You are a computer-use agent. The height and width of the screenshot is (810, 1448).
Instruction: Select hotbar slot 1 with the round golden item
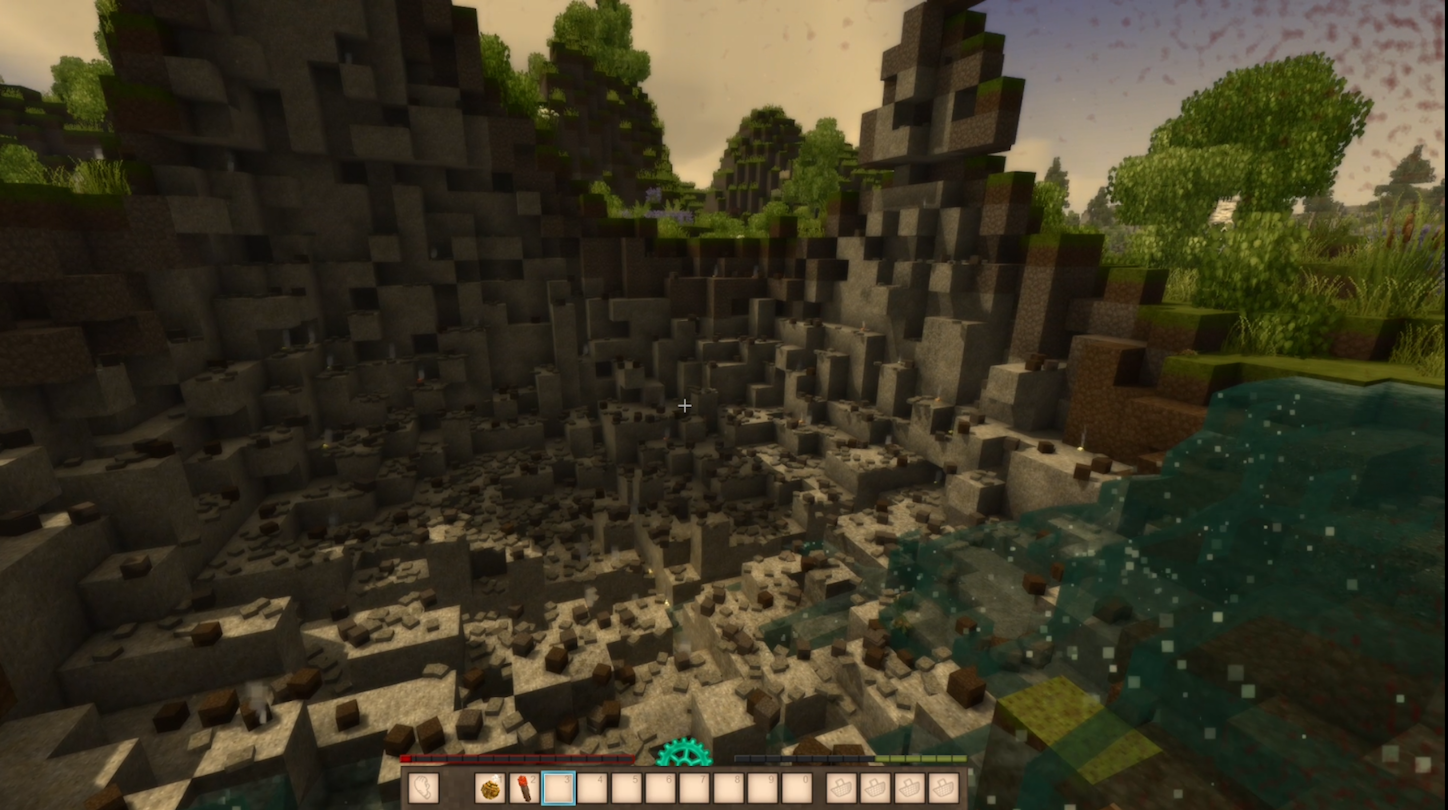click(x=490, y=788)
